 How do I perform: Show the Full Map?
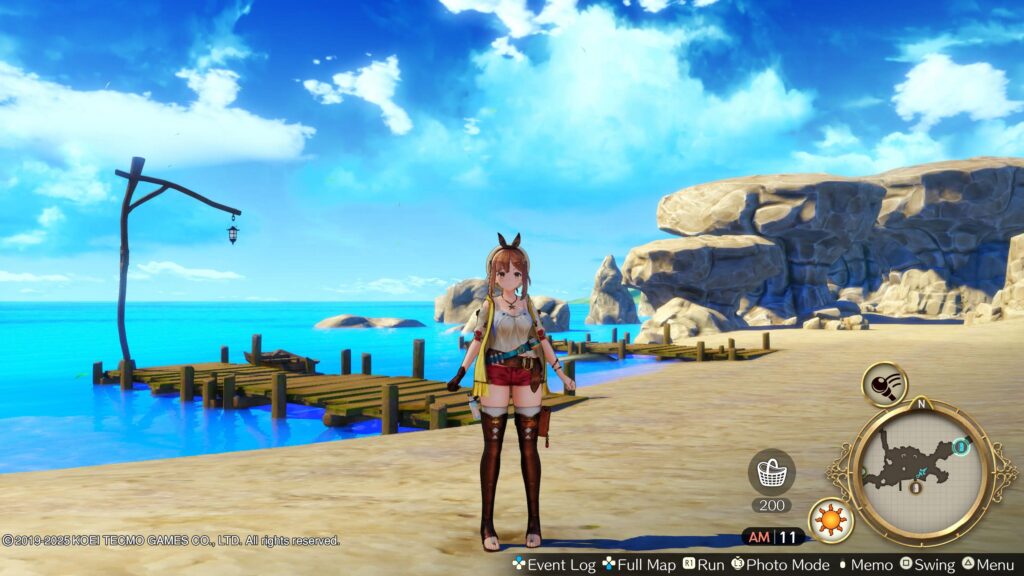pos(639,565)
